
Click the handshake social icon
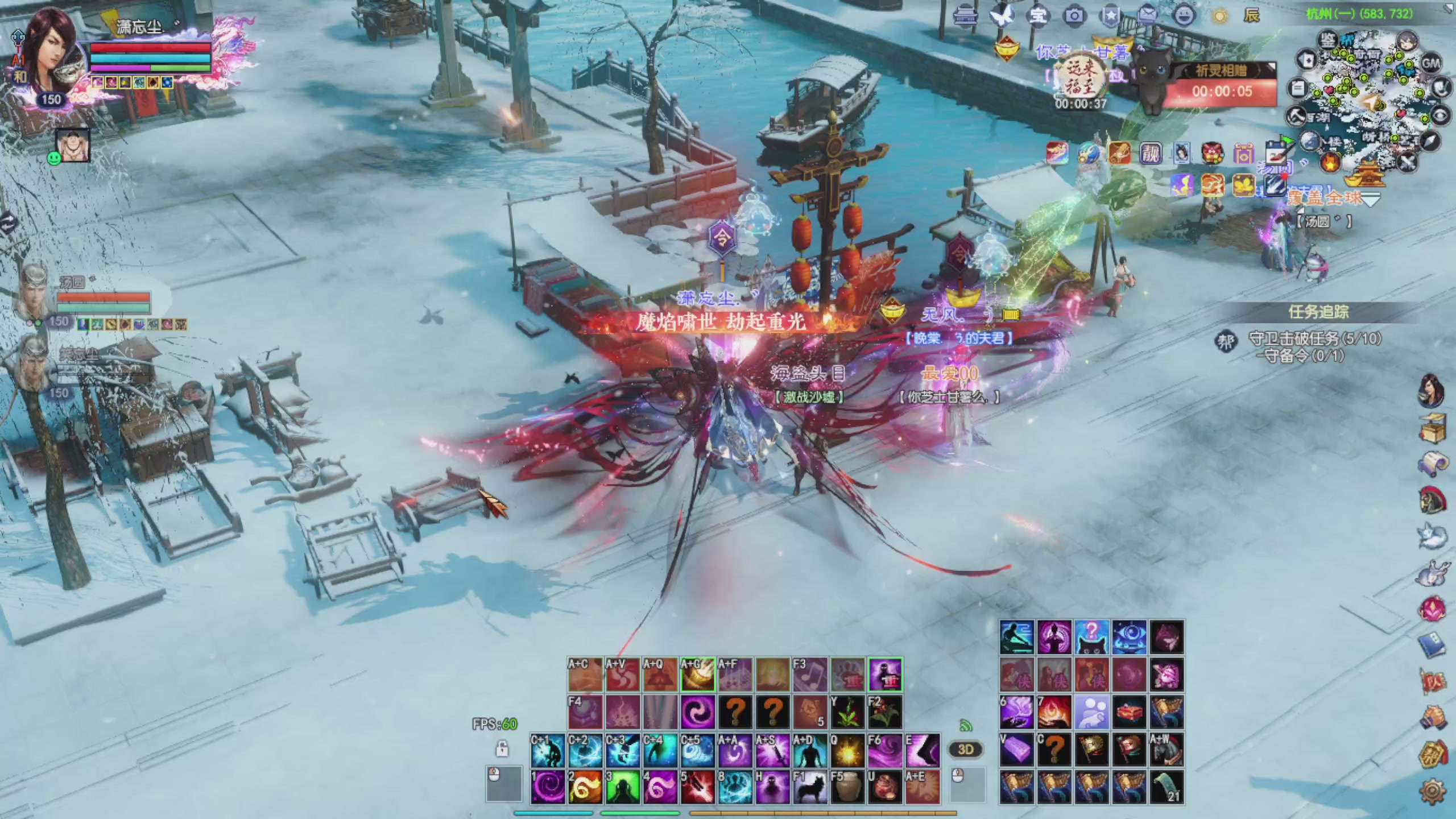tap(1432, 718)
